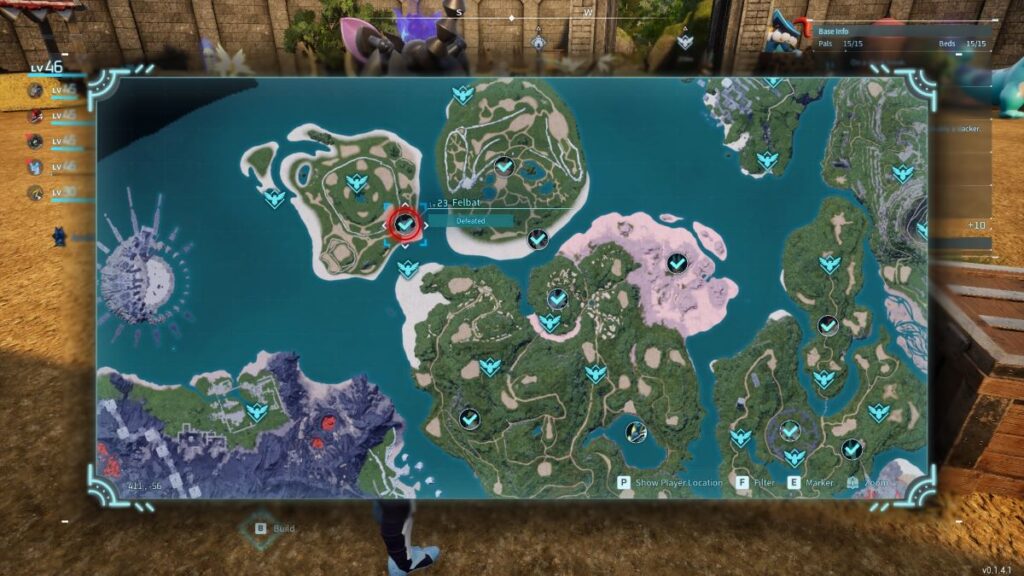Select the fast travel marker in the volcanic region
Viewport: 1024px width, 576px height.
(x=256, y=411)
